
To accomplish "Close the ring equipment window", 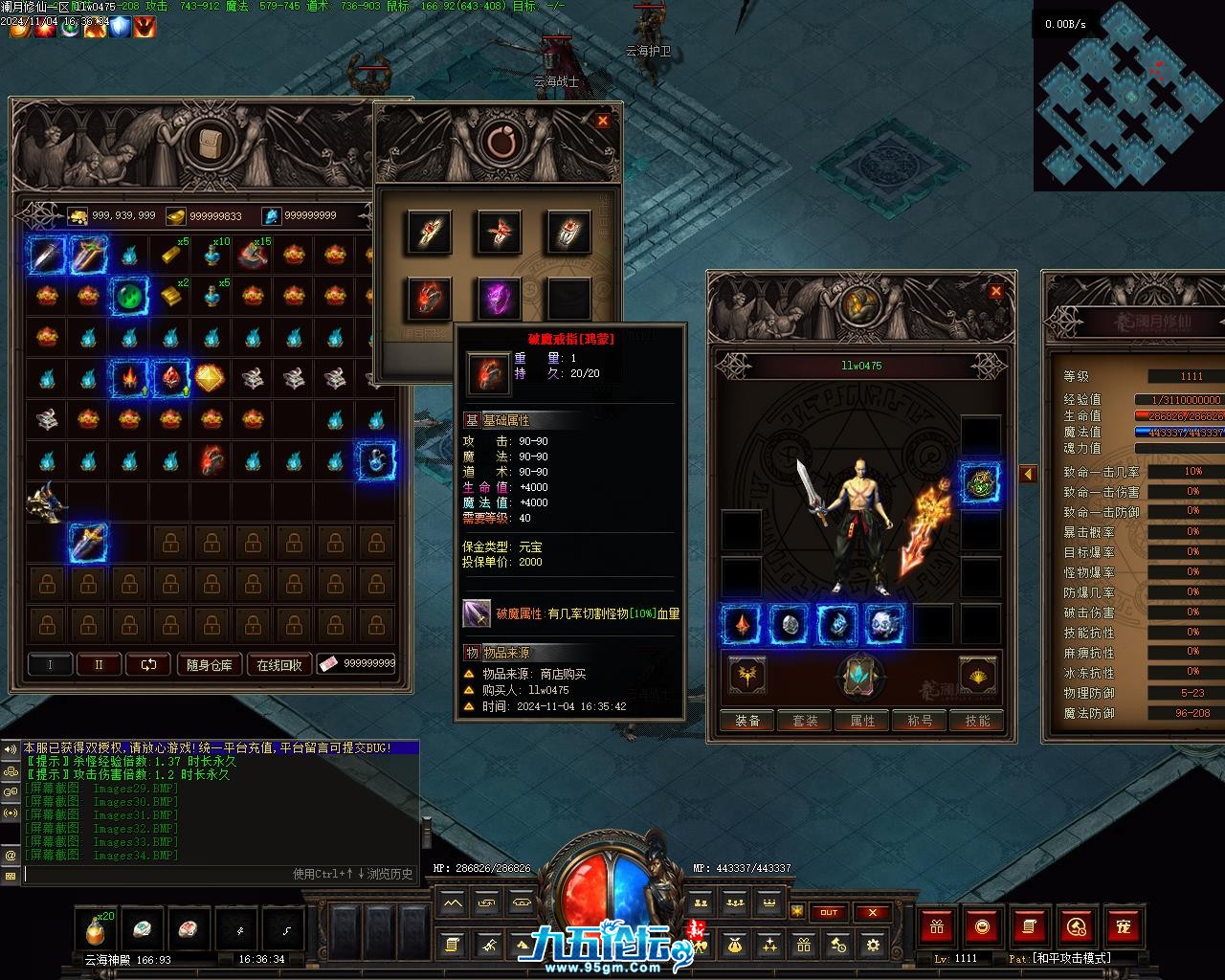I will (x=602, y=121).
